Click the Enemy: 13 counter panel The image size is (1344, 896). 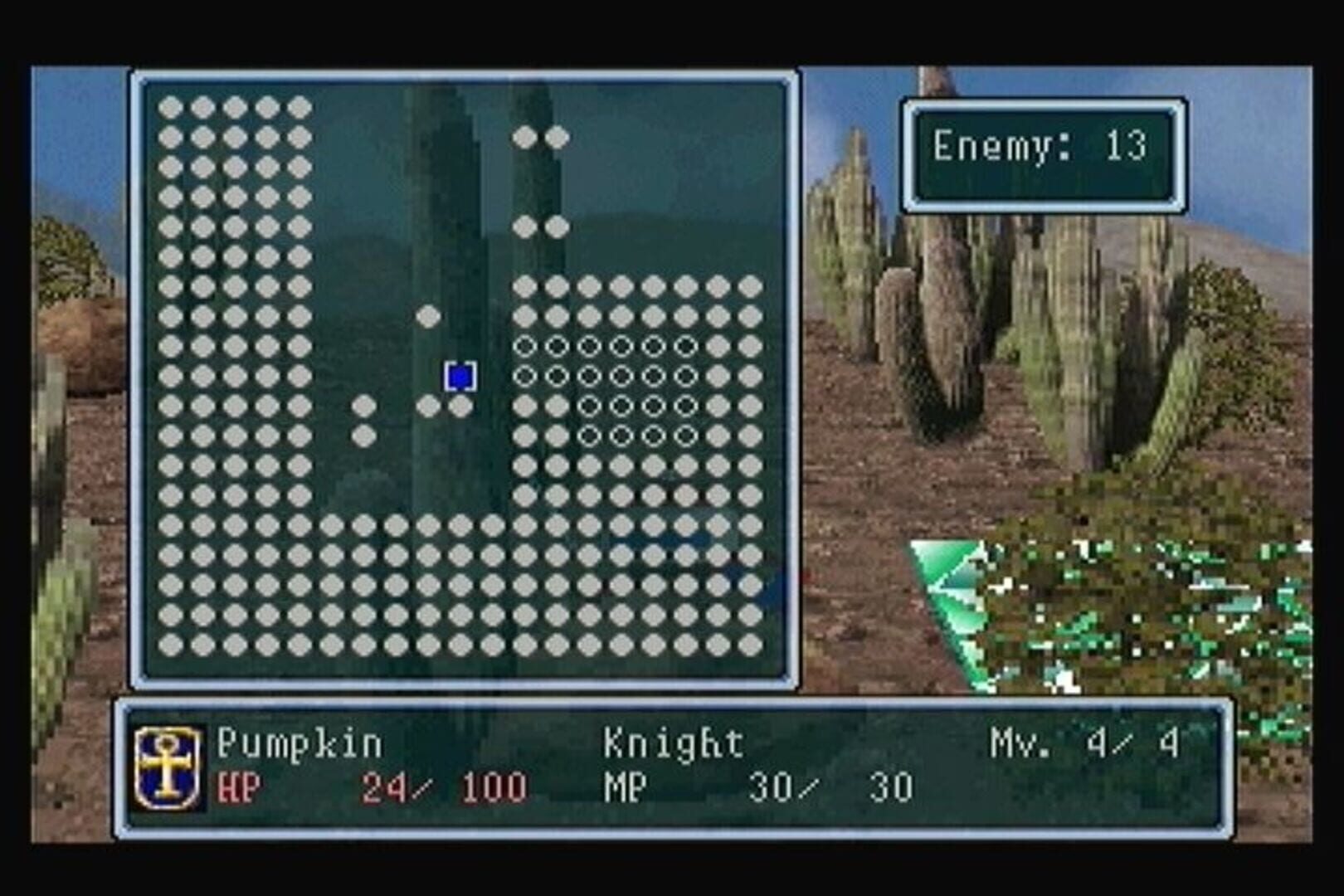click(1041, 148)
